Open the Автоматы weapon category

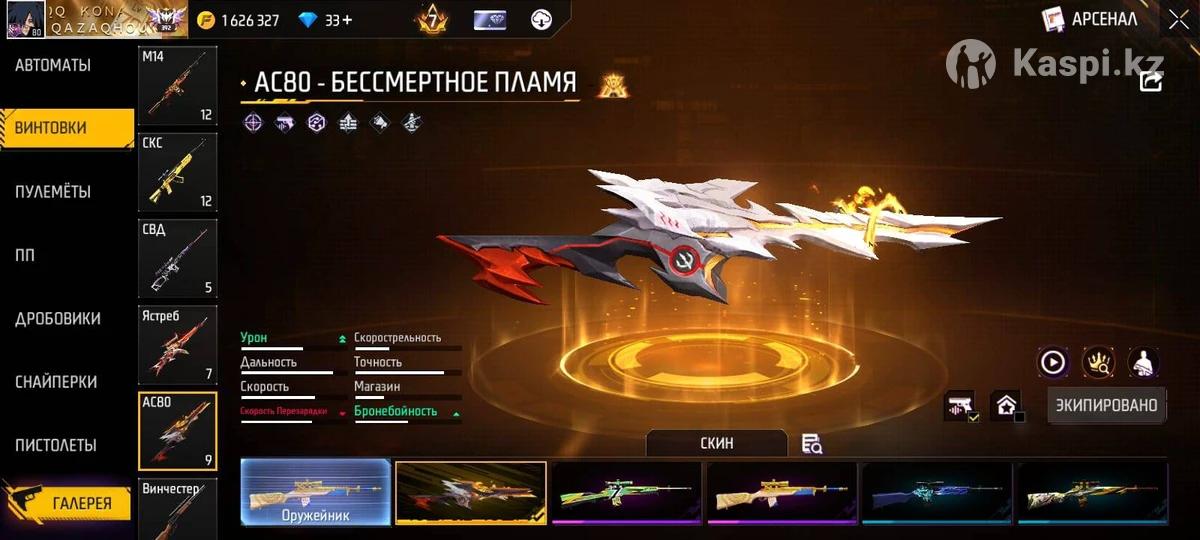tap(53, 65)
